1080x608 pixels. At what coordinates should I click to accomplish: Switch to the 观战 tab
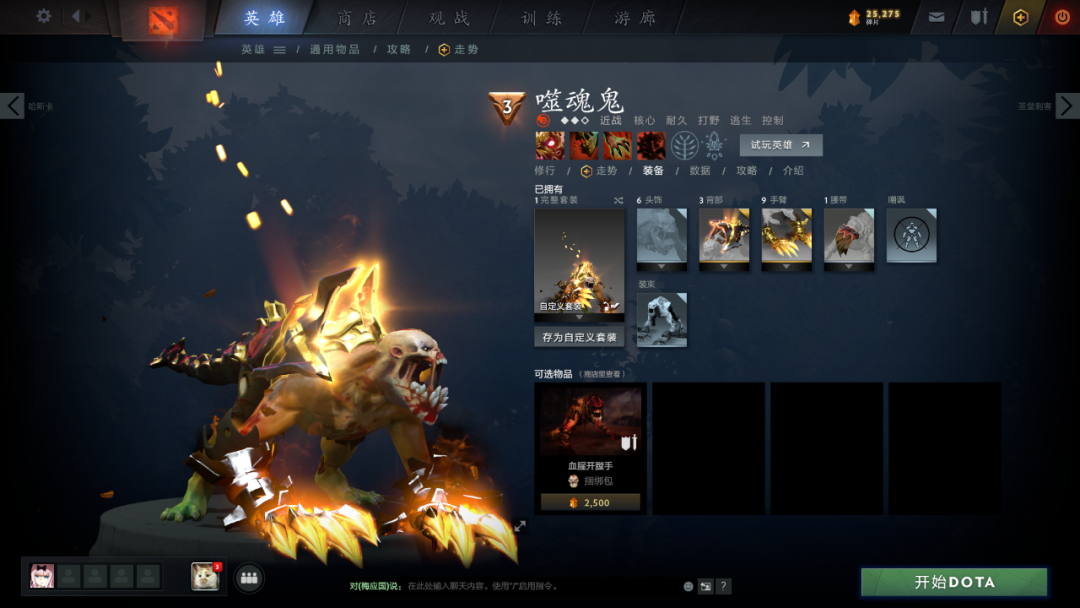(x=450, y=18)
